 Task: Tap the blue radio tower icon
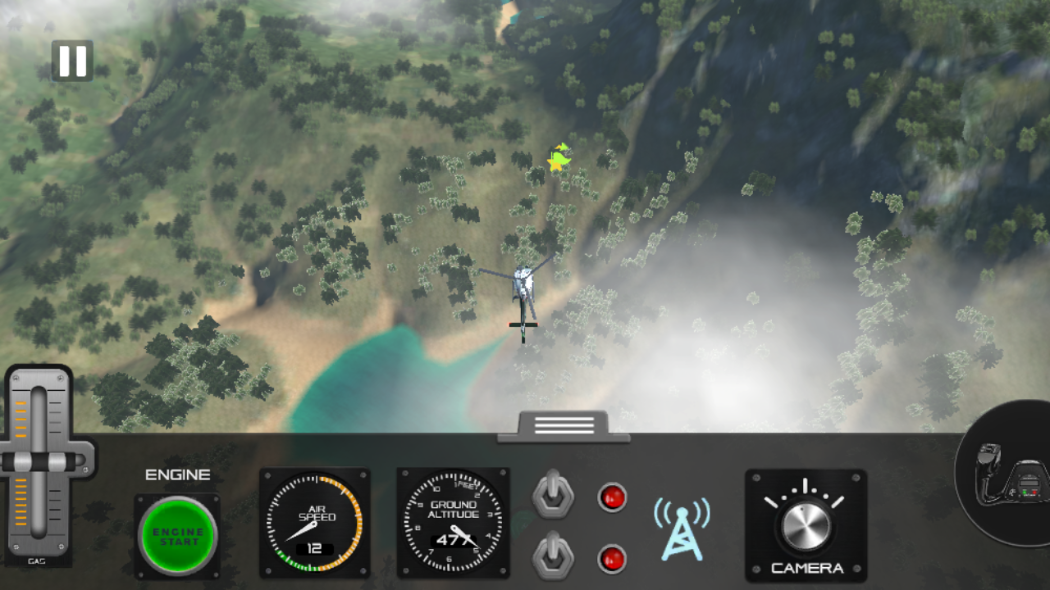(x=682, y=527)
